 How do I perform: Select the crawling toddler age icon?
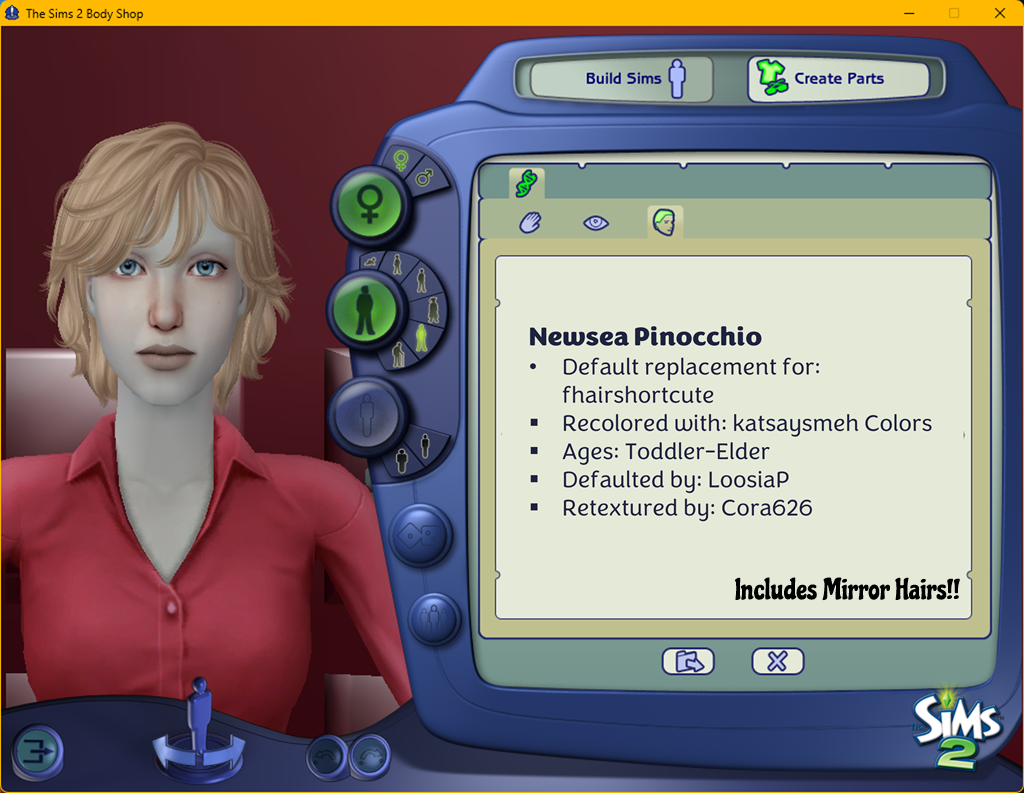(373, 262)
